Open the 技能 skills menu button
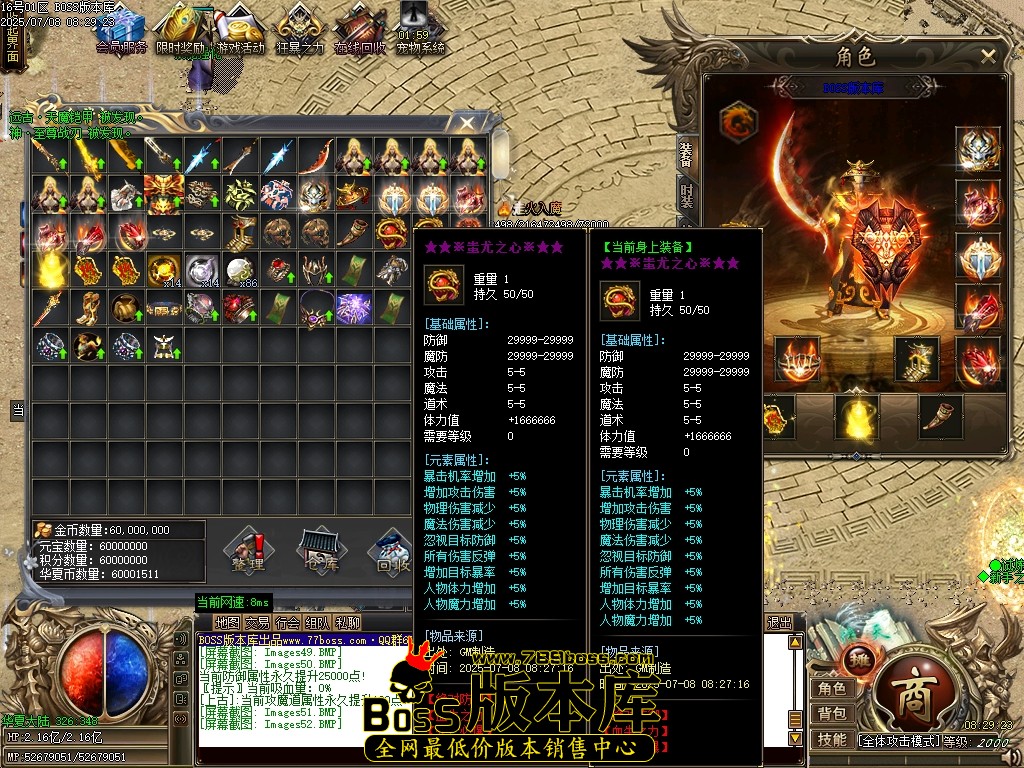 pos(832,739)
